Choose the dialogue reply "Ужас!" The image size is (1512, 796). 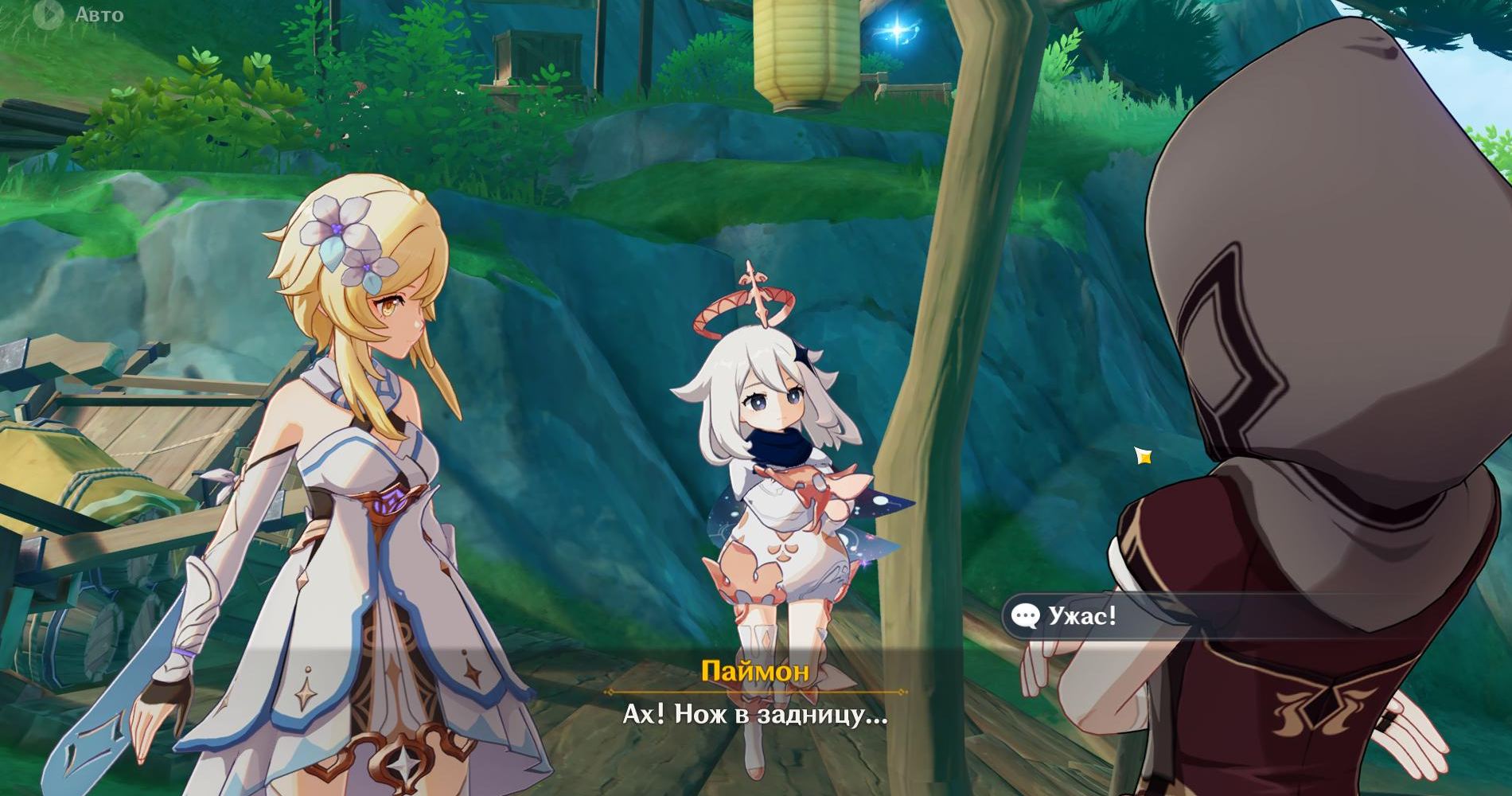tap(1081, 615)
